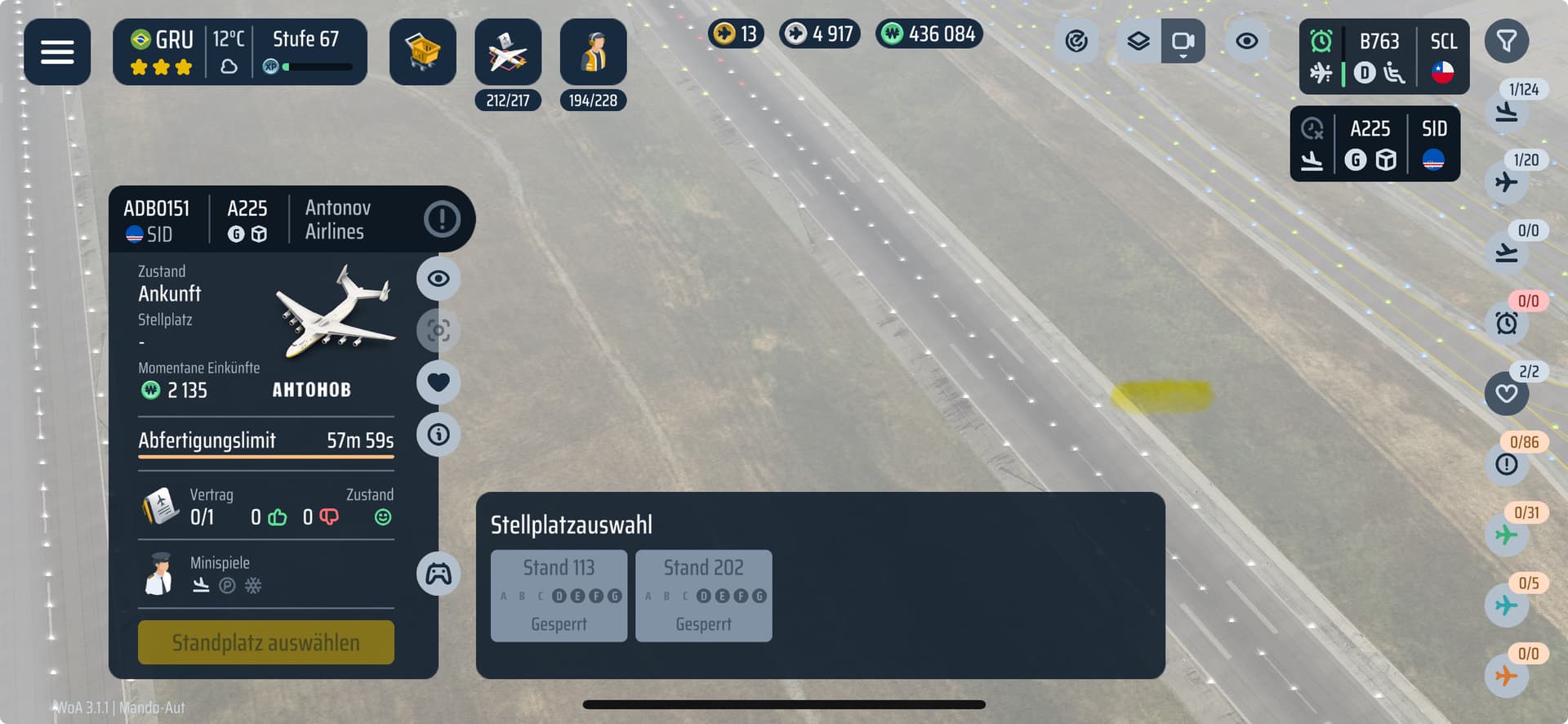Show aircraft info with the i button
The image size is (1568, 724).
pos(439,434)
